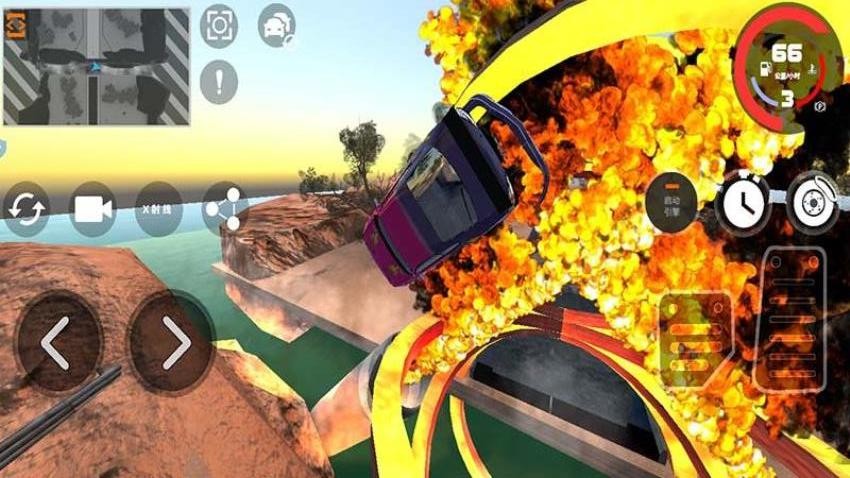Viewport: 850px width, 478px height.
Task: Open the share nodes button
Action: pyautogui.click(x=225, y=208)
